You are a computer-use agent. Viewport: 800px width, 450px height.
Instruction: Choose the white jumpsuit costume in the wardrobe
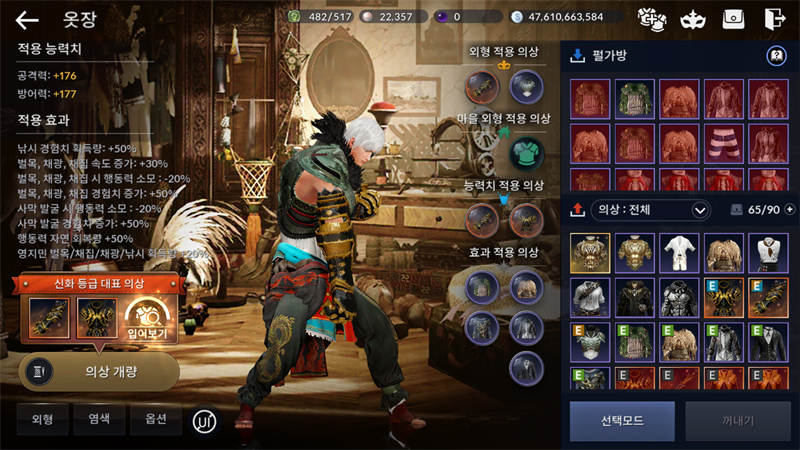[679, 253]
